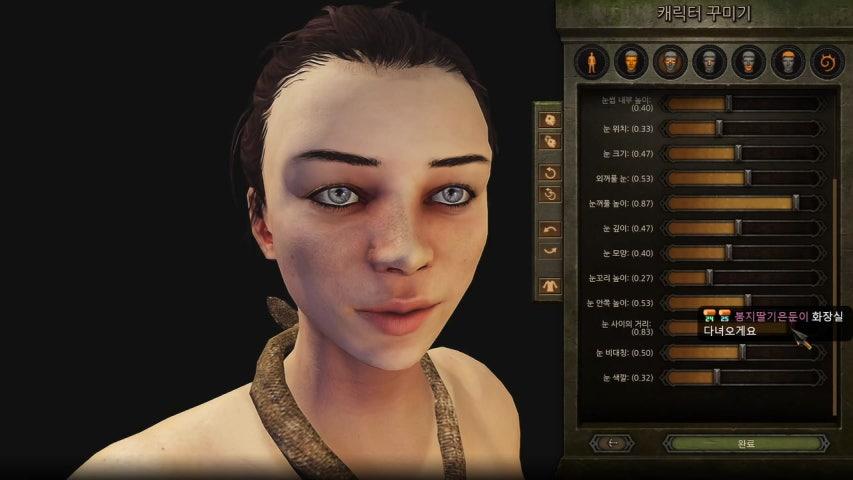Open the orange face tab
The width and height of the screenshot is (853, 480).
(x=629, y=62)
